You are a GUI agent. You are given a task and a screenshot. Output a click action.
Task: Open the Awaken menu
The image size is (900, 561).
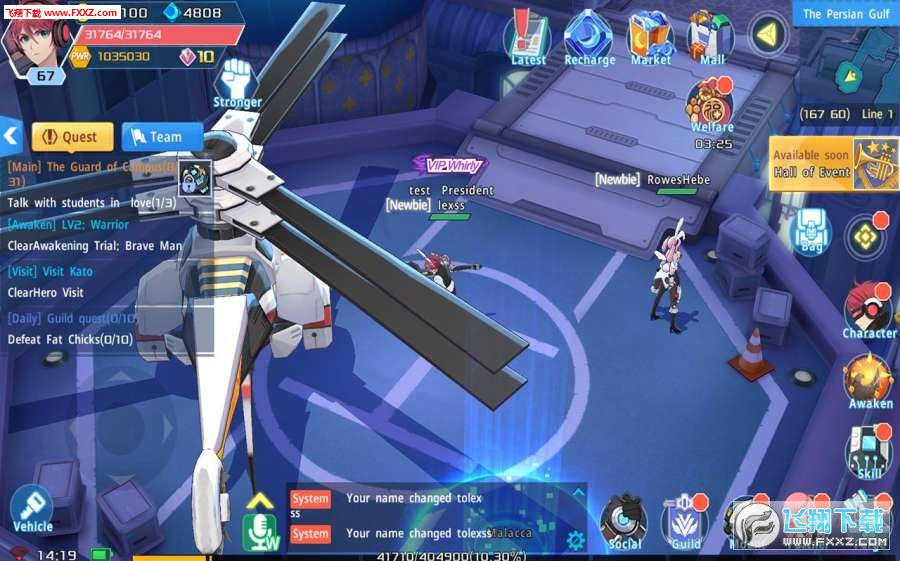point(868,382)
